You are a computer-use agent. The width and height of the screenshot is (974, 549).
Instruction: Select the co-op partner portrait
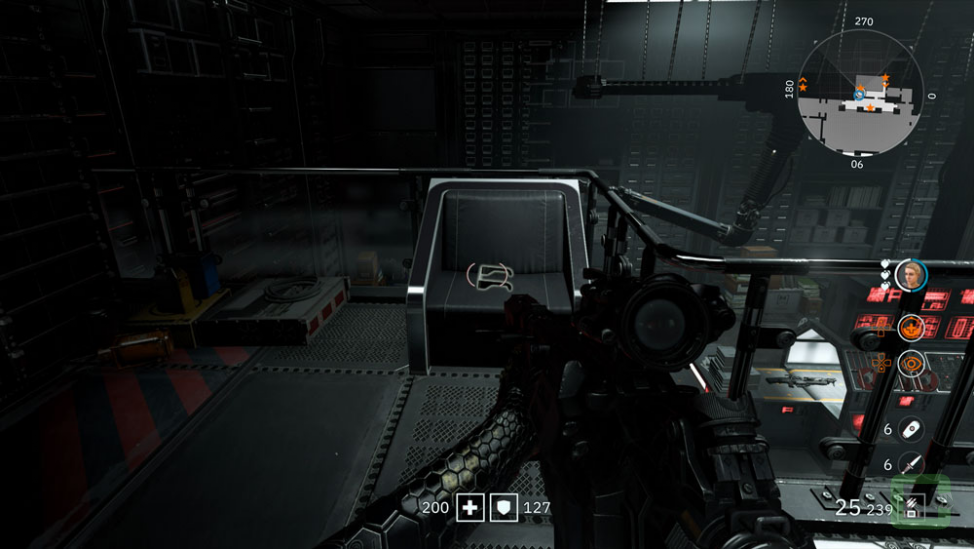tap(910, 274)
